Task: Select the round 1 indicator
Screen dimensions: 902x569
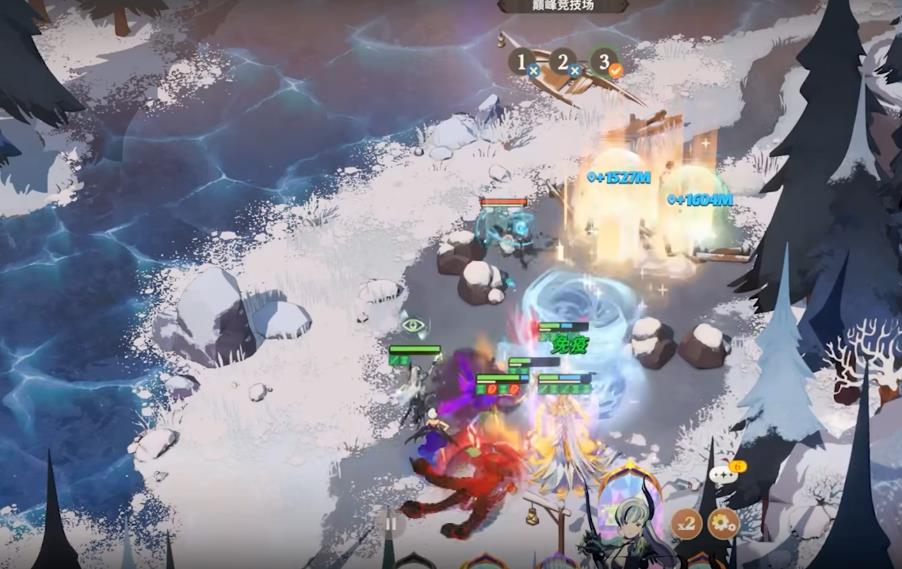Action: pos(522,63)
